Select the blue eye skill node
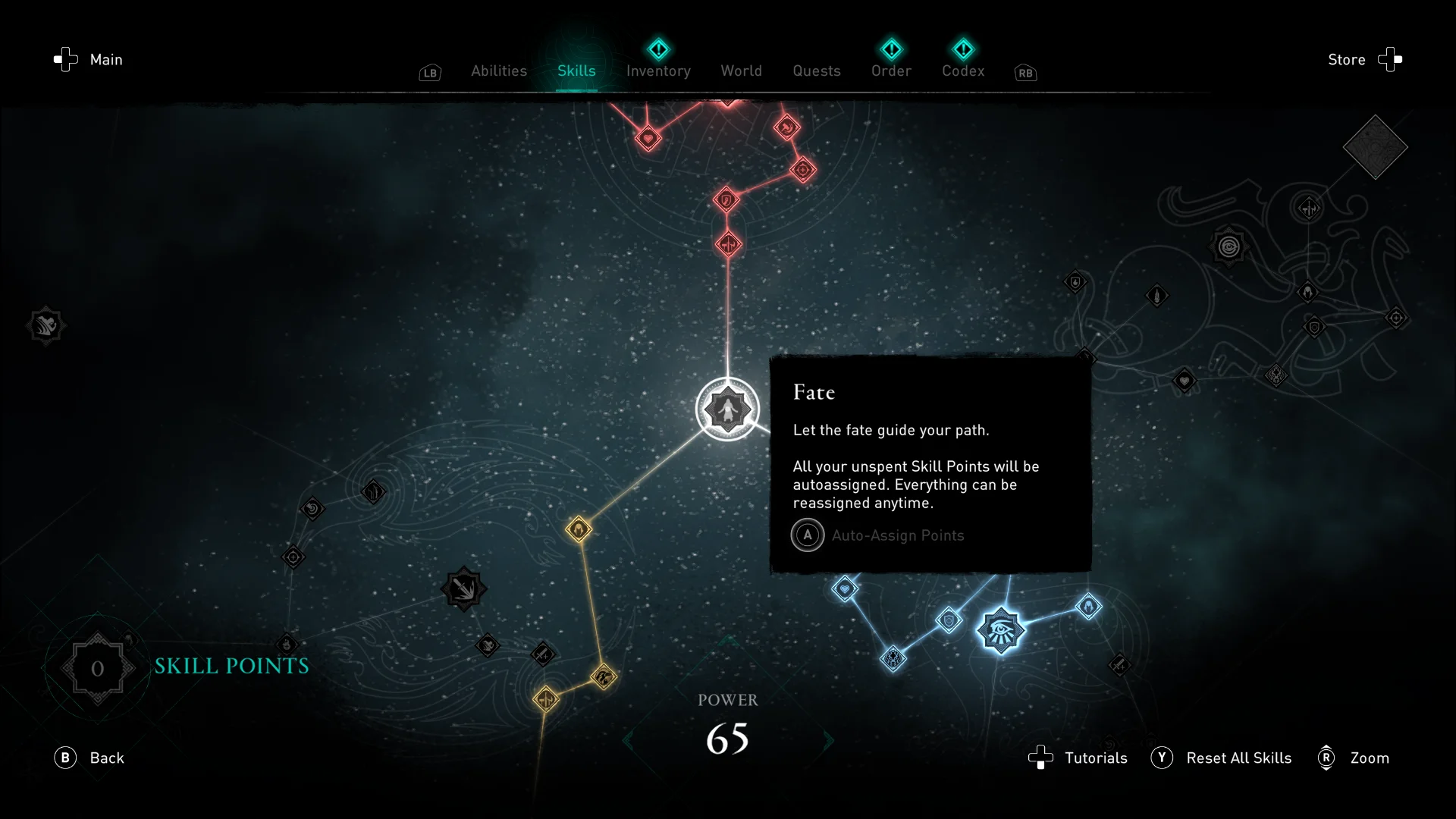This screenshot has width=1456, height=819. click(1000, 629)
